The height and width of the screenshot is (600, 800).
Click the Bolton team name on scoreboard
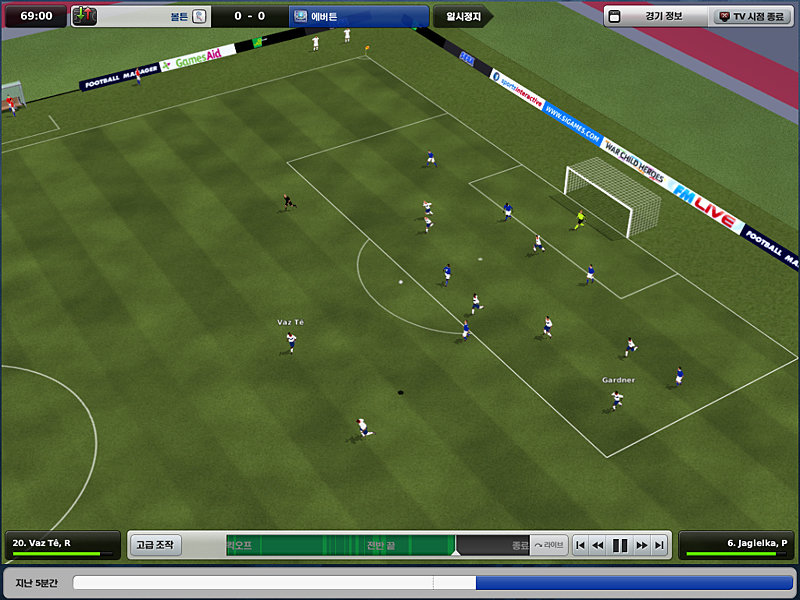pos(179,16)
